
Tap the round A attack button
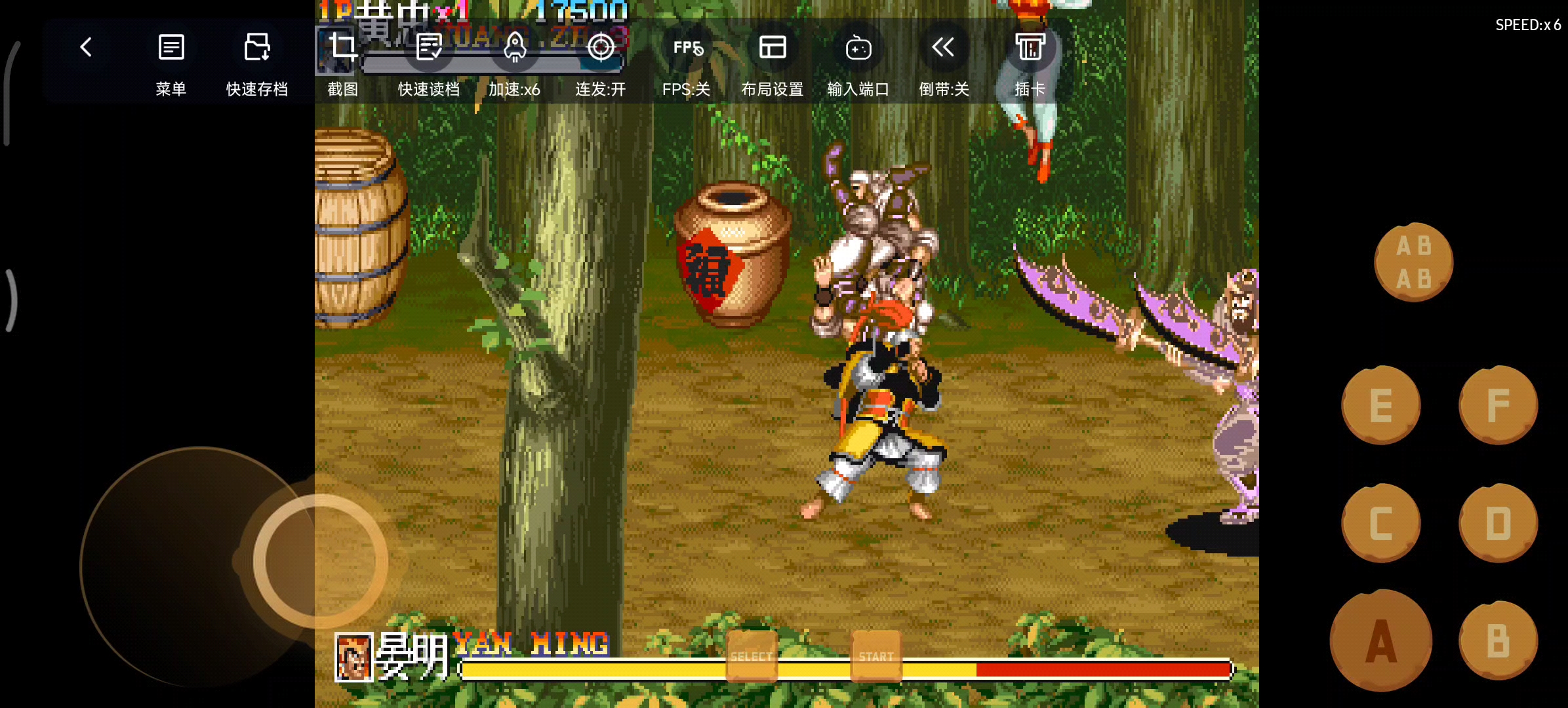[x=1381, y=640]
